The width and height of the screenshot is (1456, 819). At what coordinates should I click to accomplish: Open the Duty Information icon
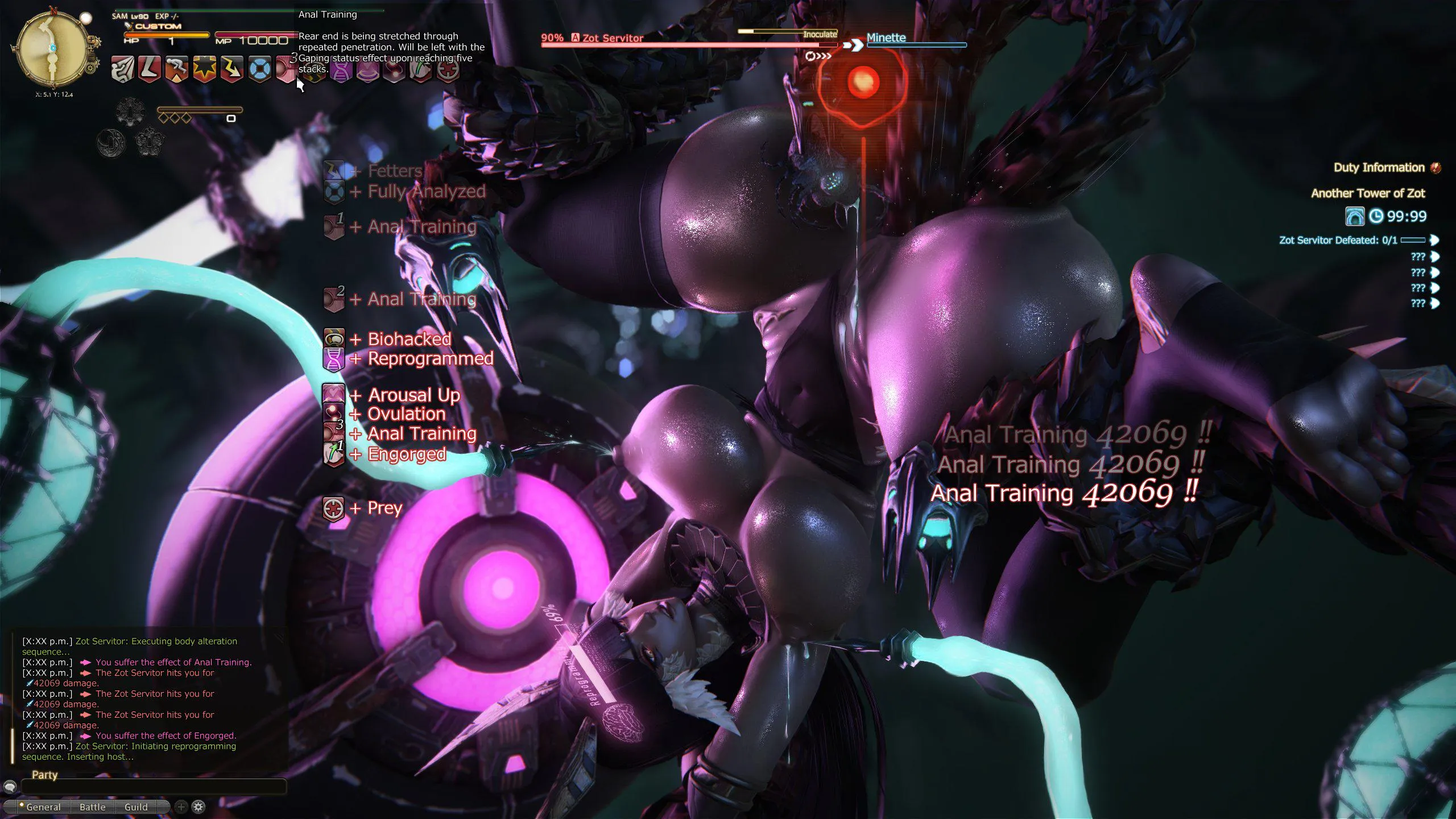click(1436, 167)
